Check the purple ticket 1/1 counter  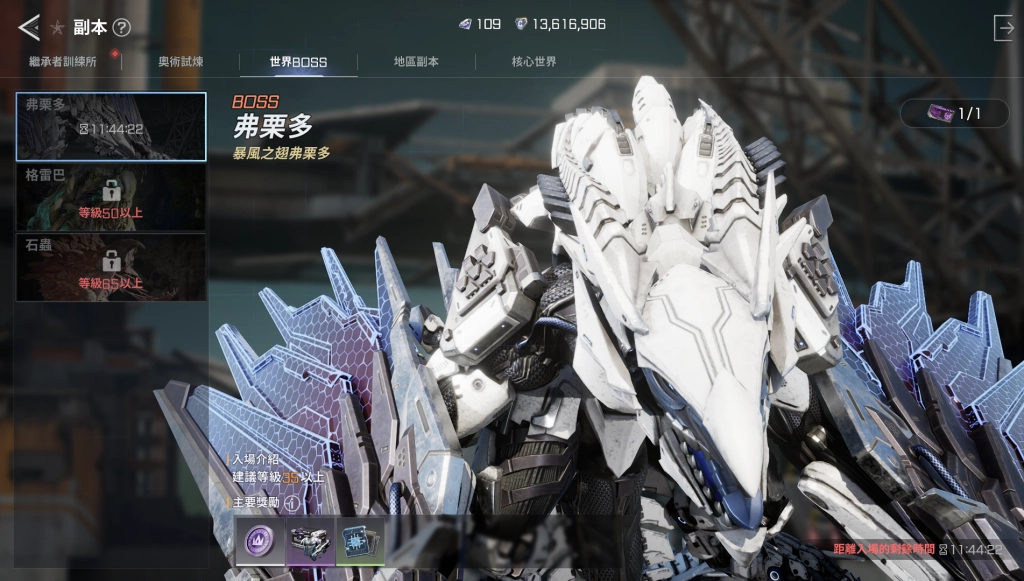click(x=954, y=114)
